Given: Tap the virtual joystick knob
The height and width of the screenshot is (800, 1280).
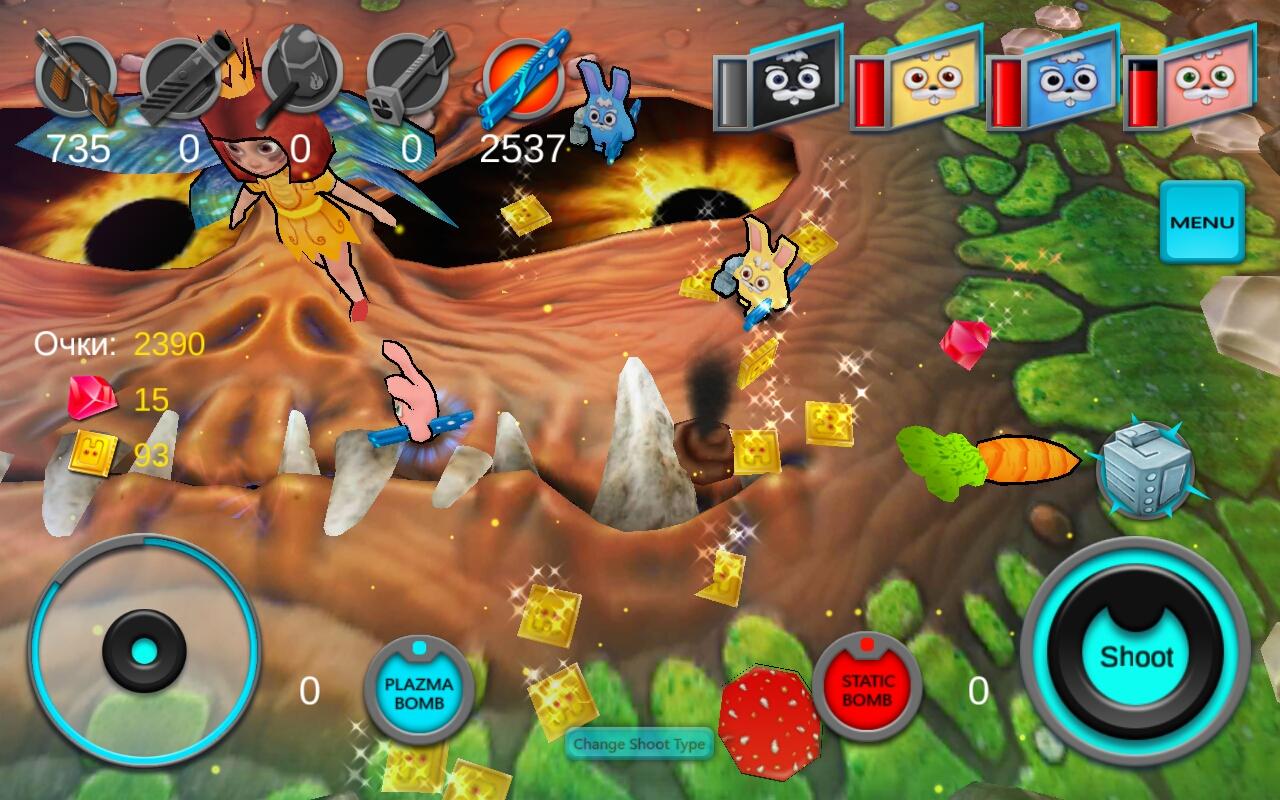Looking at the screenshot, I should pyautogui.click(x=145, y=652).
